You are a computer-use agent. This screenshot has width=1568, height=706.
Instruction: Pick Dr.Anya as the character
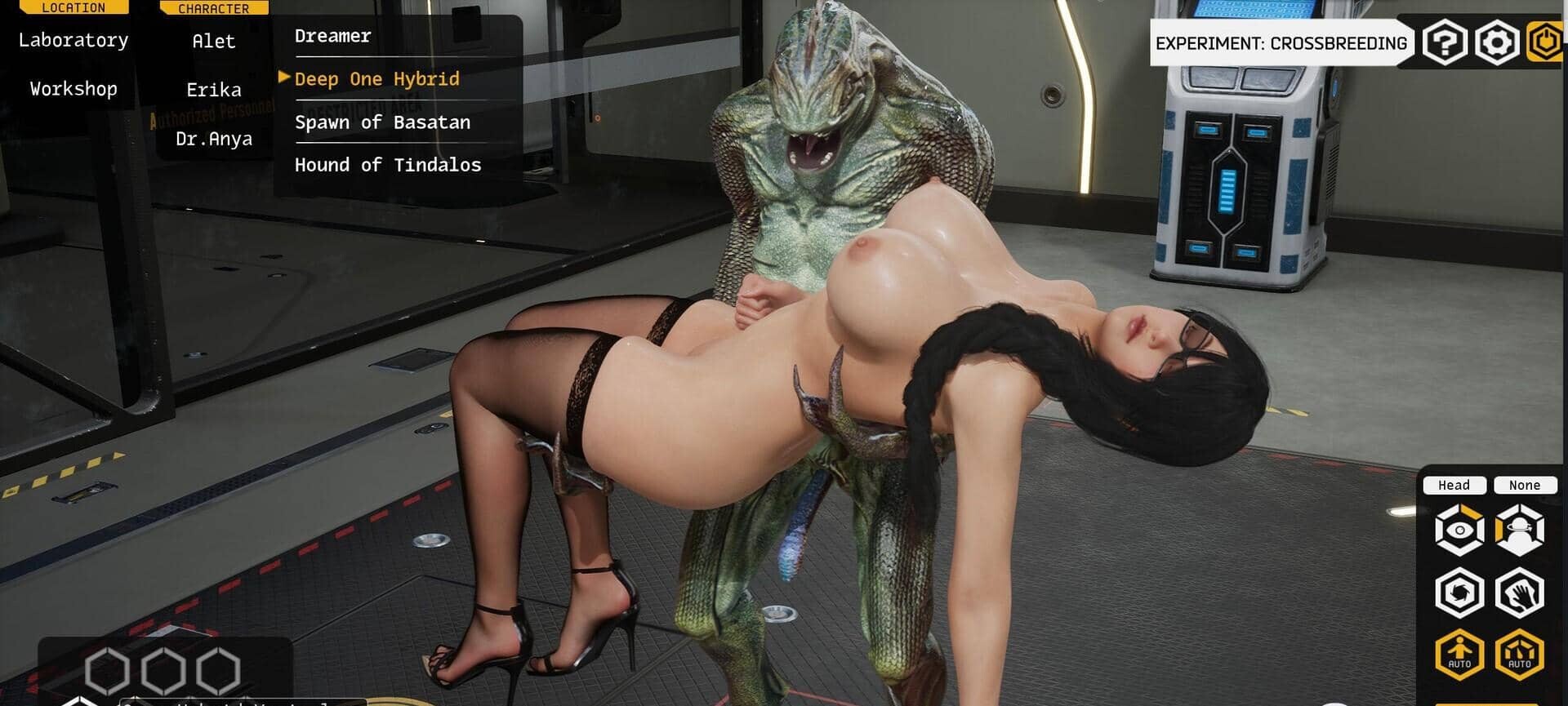(214, 139)
